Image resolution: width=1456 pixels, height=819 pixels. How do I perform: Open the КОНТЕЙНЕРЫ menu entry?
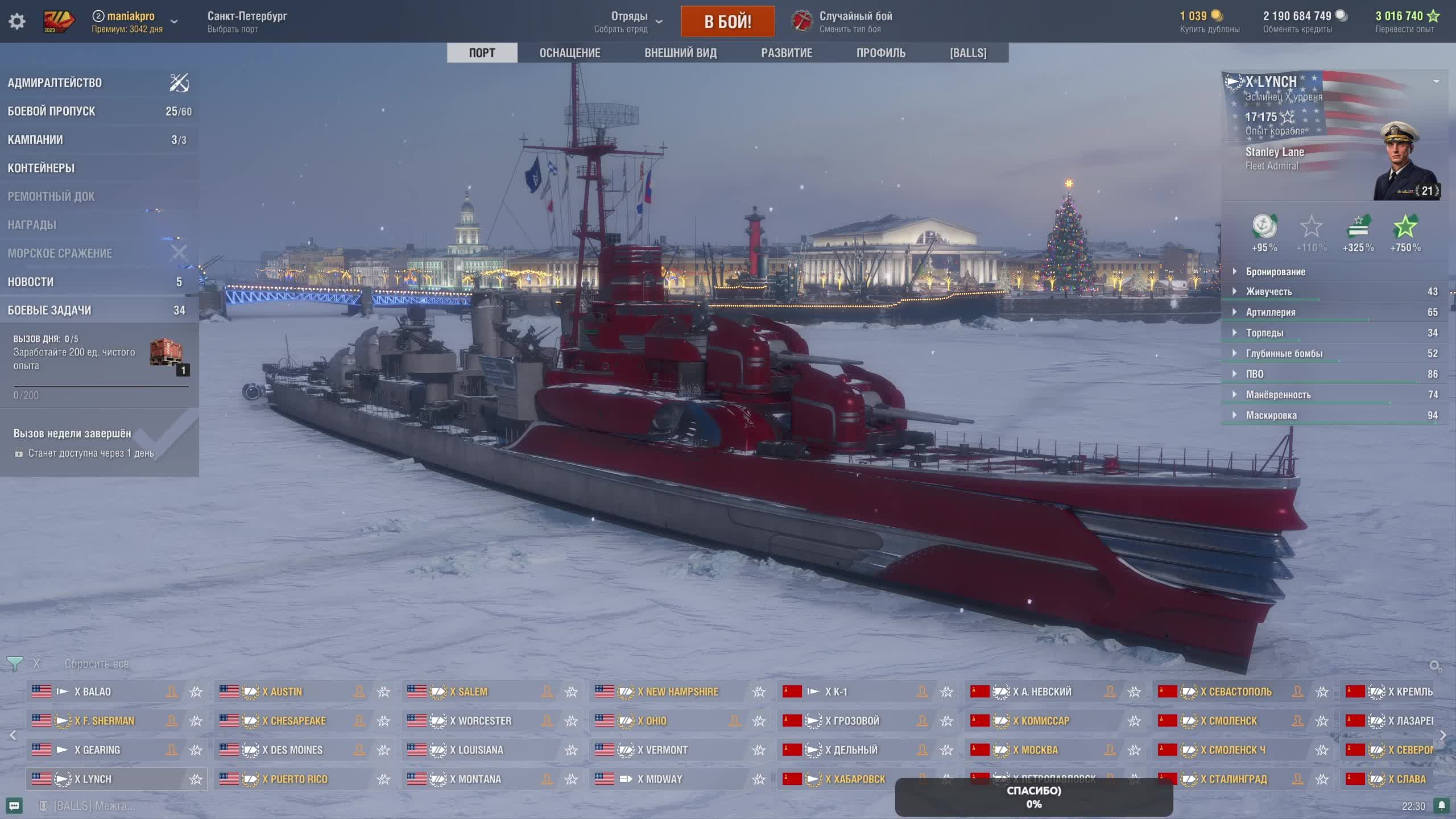point(41,168)
